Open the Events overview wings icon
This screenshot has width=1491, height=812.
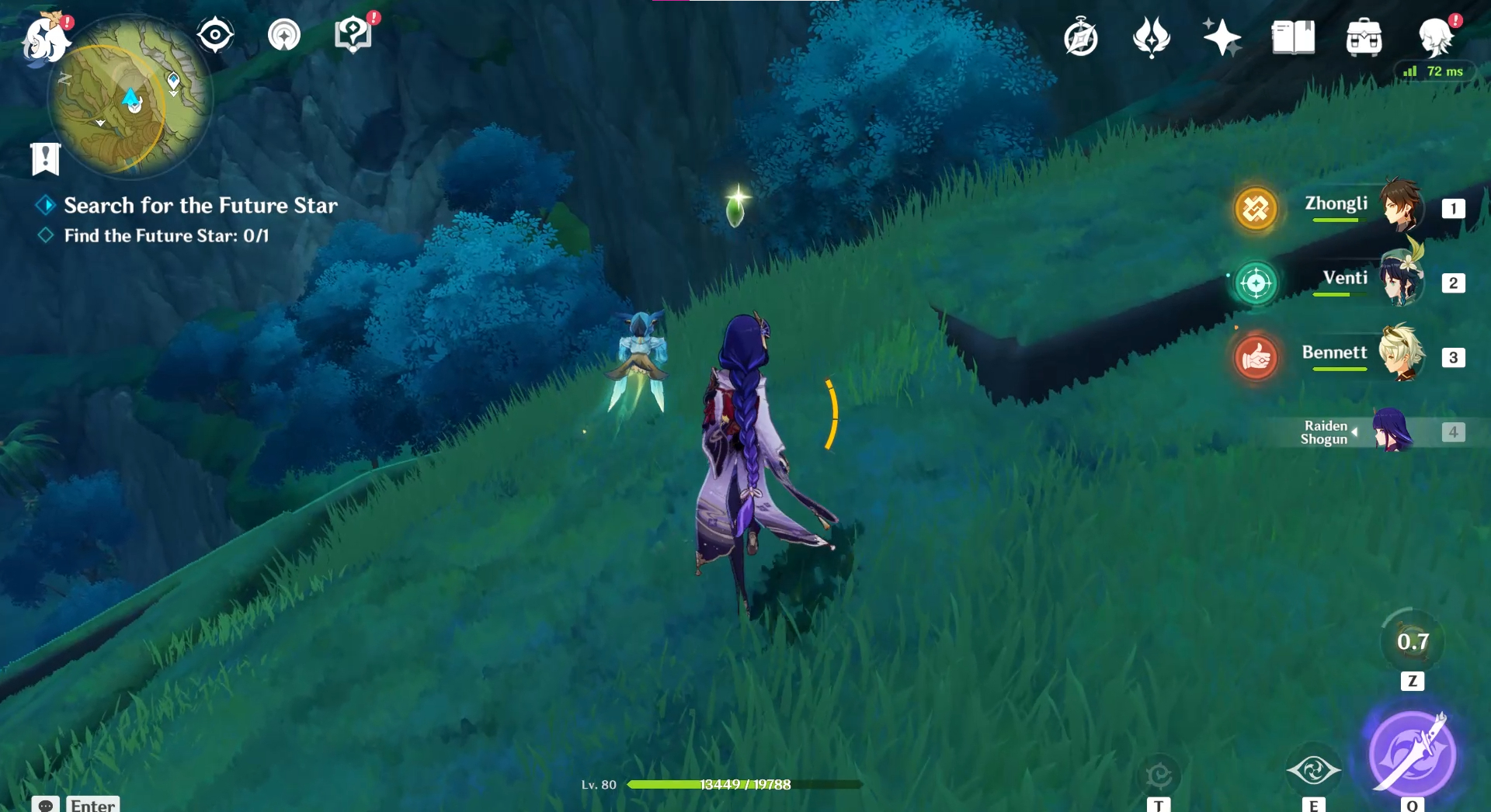[x=1152, y=36]
